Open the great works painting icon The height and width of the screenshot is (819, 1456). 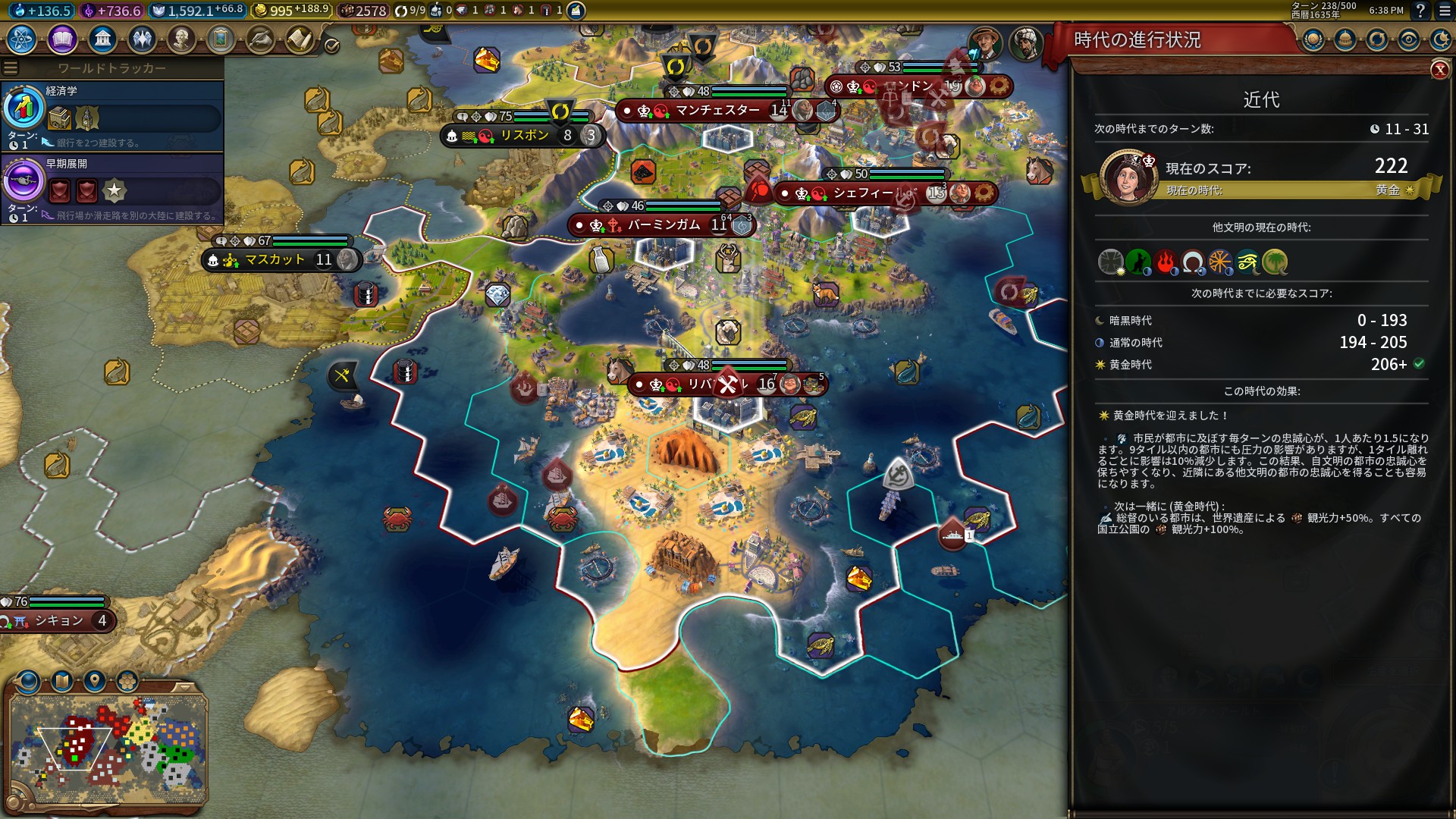(x=221, y=39)
